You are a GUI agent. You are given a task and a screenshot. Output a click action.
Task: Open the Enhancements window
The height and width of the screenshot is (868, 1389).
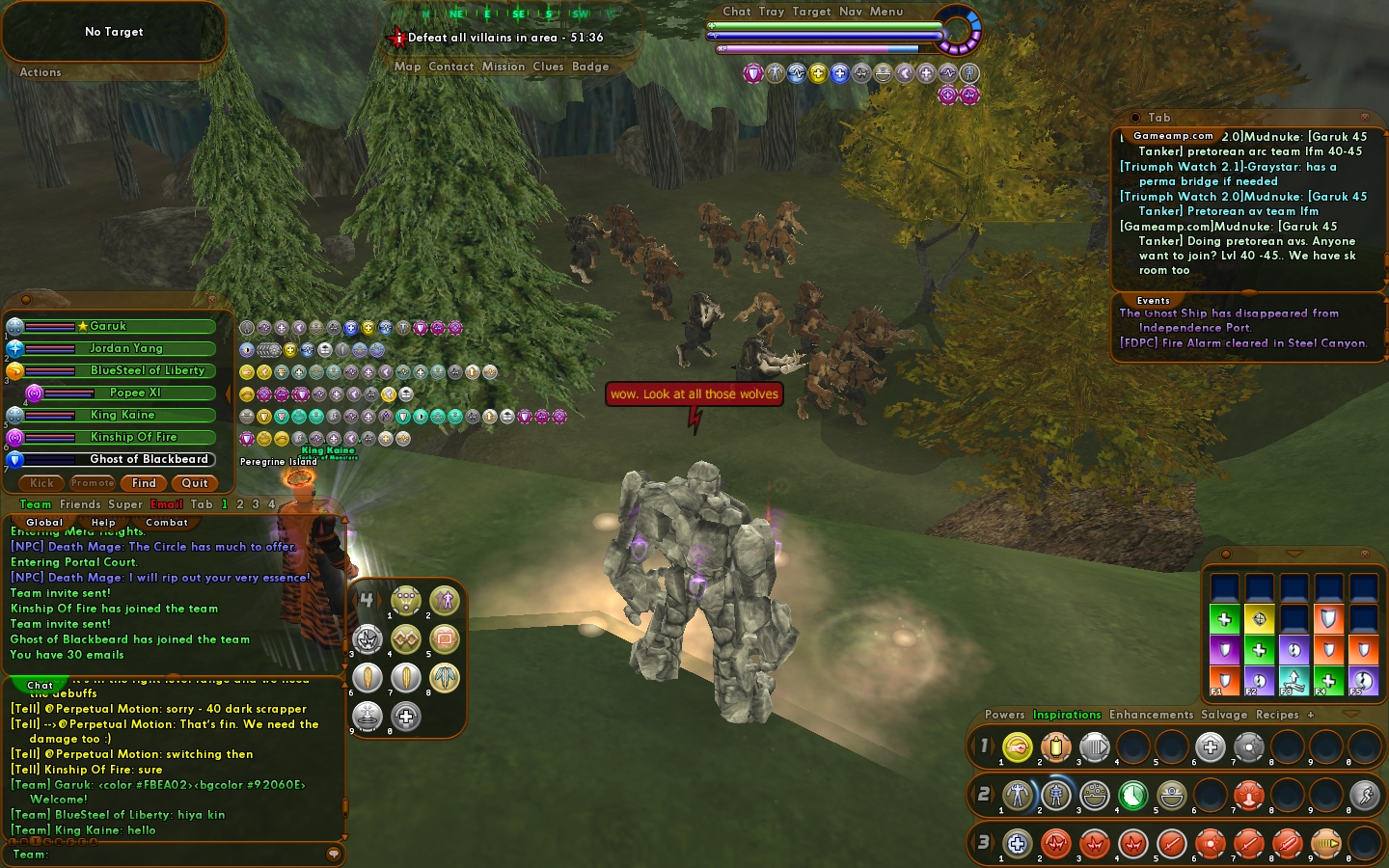tap(1151, 715)
